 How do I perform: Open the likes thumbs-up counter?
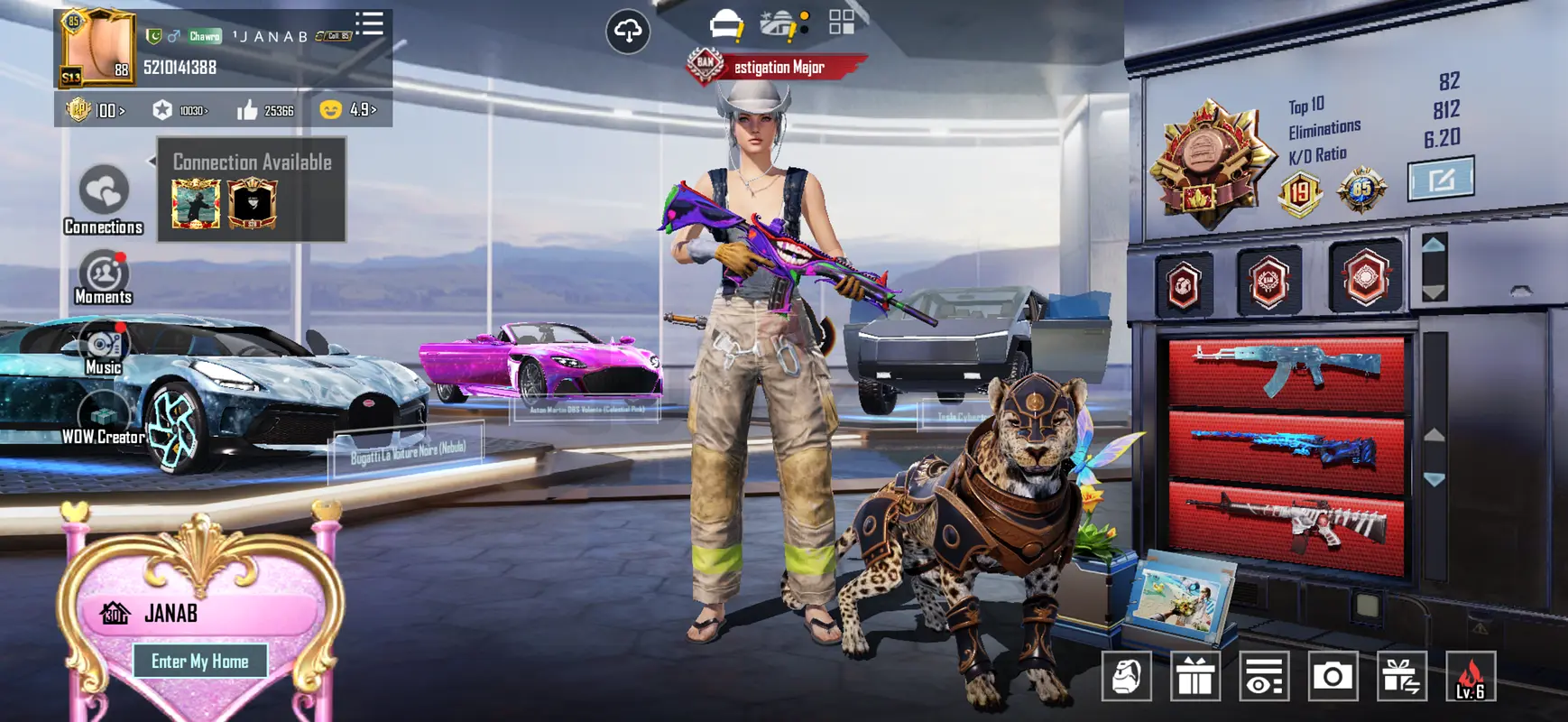pyautogui.click(x=265, y=110)
